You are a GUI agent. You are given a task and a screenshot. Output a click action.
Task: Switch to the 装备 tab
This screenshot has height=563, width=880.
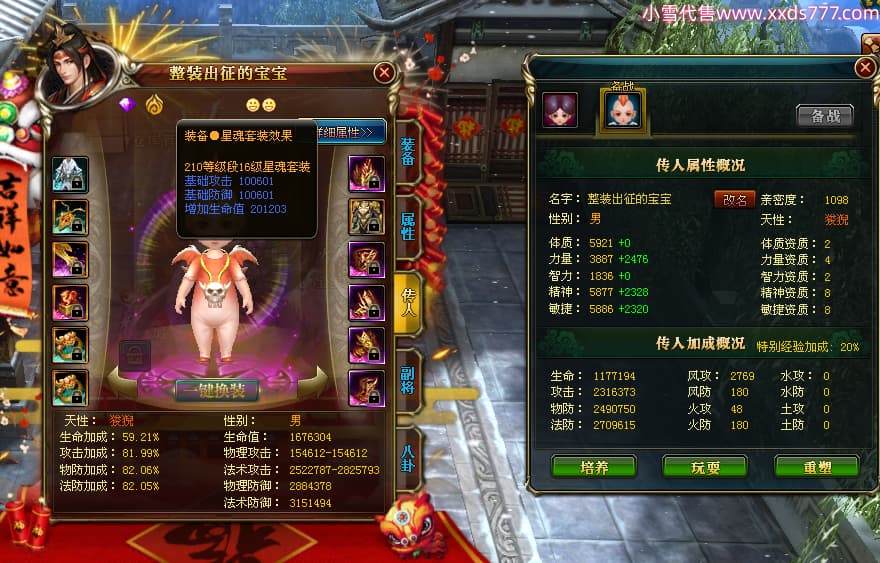point(408,151)
